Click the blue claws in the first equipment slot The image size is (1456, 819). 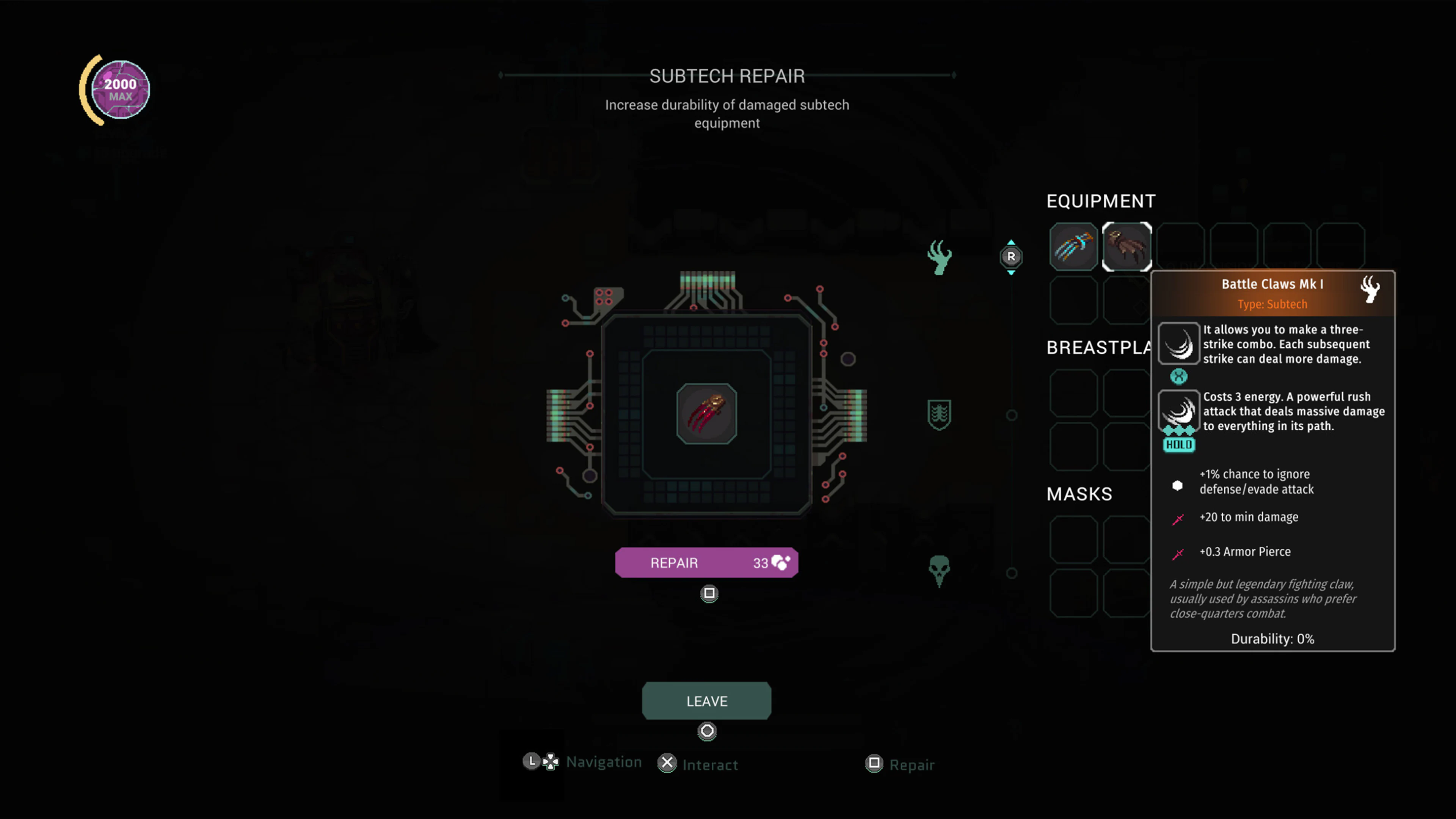coord(1073,247)
